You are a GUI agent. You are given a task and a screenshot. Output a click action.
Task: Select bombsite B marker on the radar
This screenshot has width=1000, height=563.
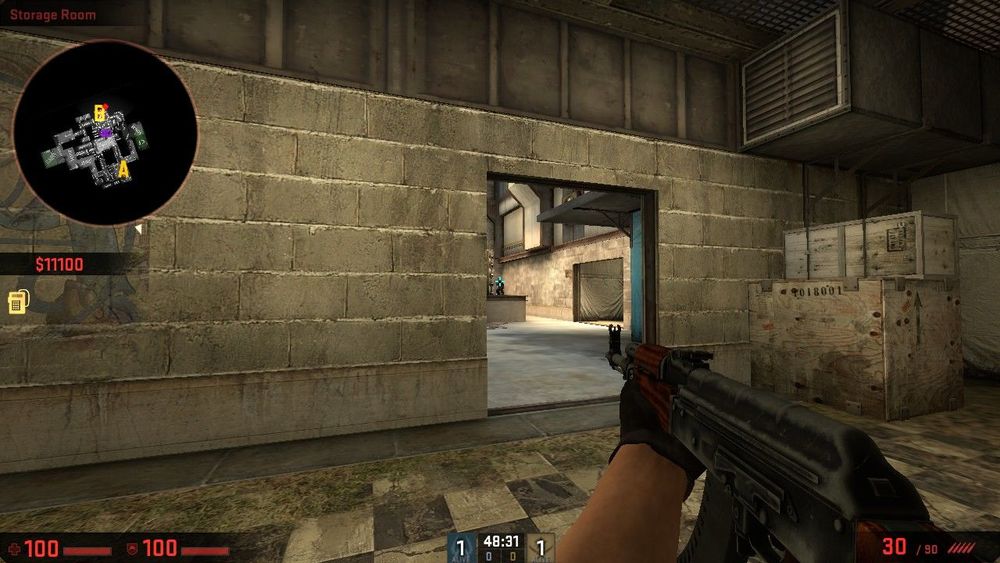(99, 112)
